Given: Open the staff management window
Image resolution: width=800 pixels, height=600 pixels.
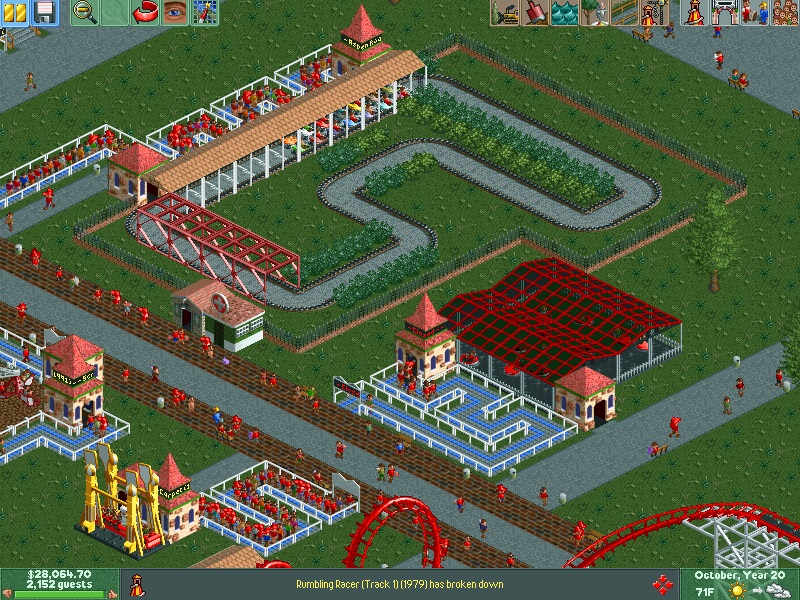Looking at the screenshot, I should coord(755,12).
